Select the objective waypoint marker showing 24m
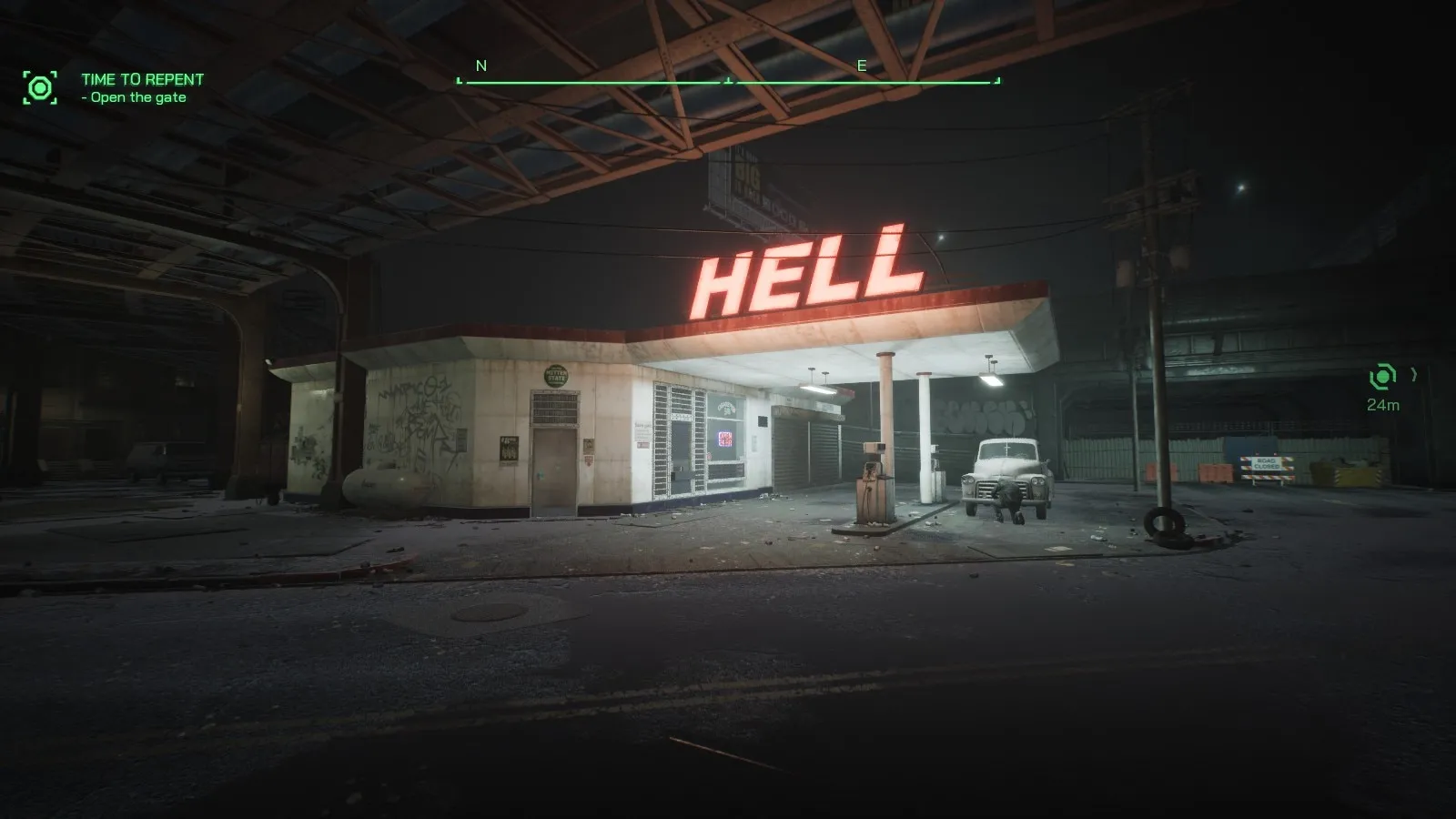This screenshot has width=1456, height=819. tap(1382, 376)
